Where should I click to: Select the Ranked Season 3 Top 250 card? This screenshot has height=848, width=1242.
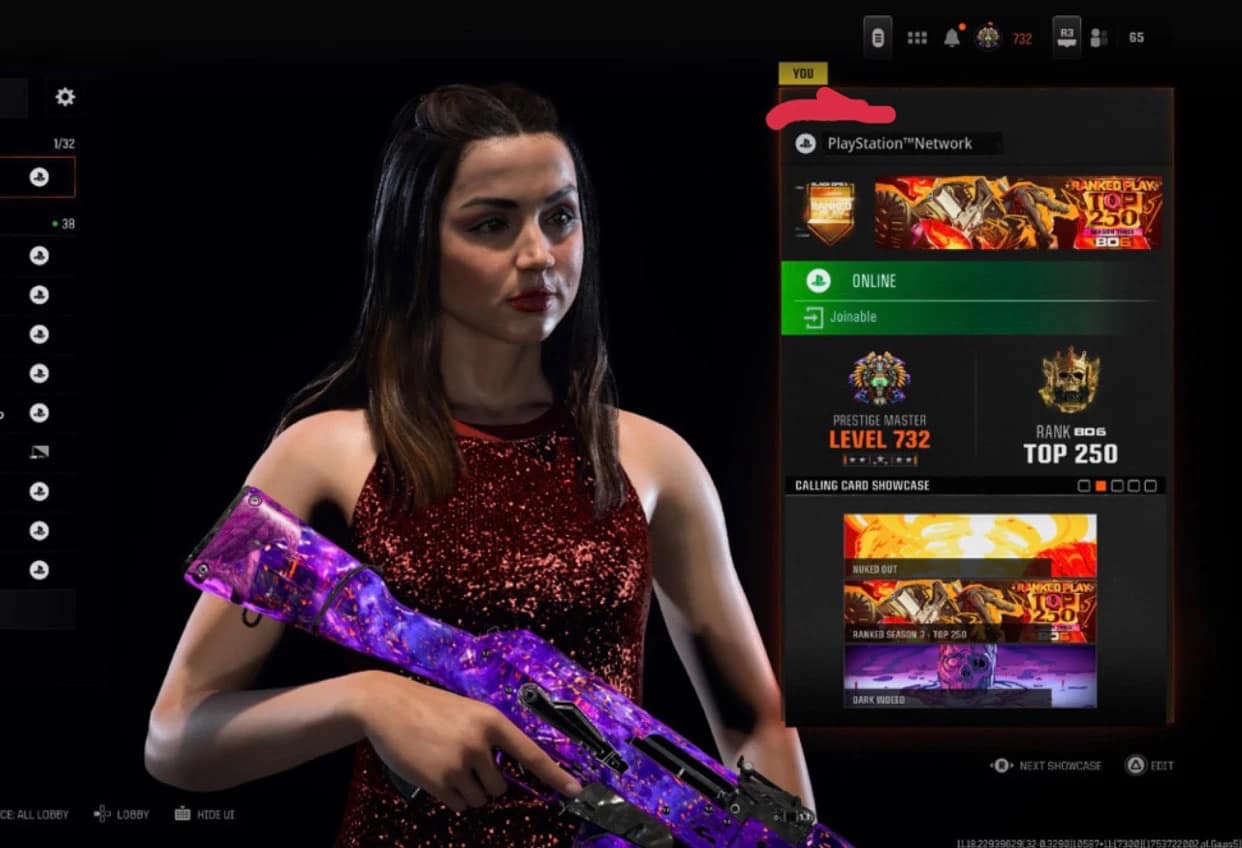pos(970,610)
